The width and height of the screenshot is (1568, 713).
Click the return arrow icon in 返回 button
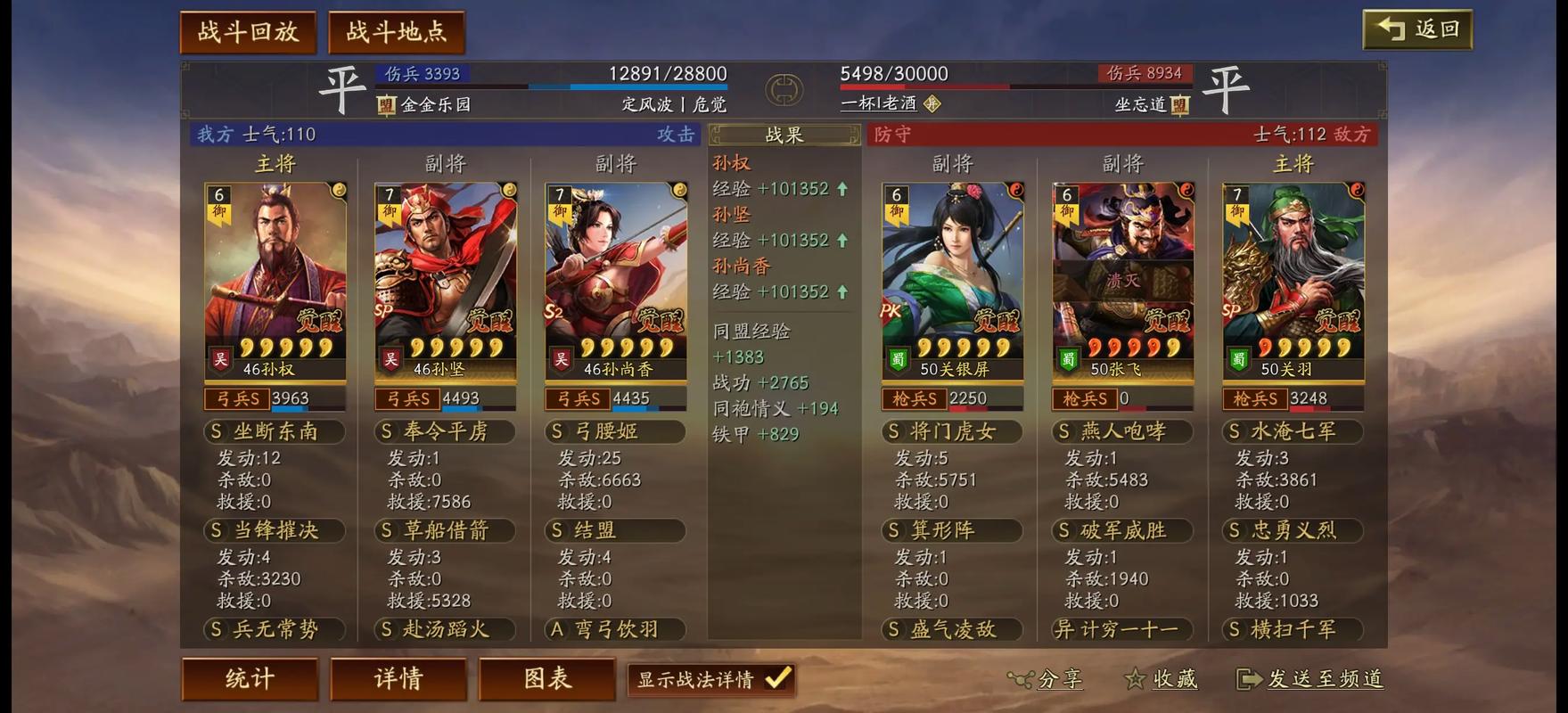[1387, 27]
